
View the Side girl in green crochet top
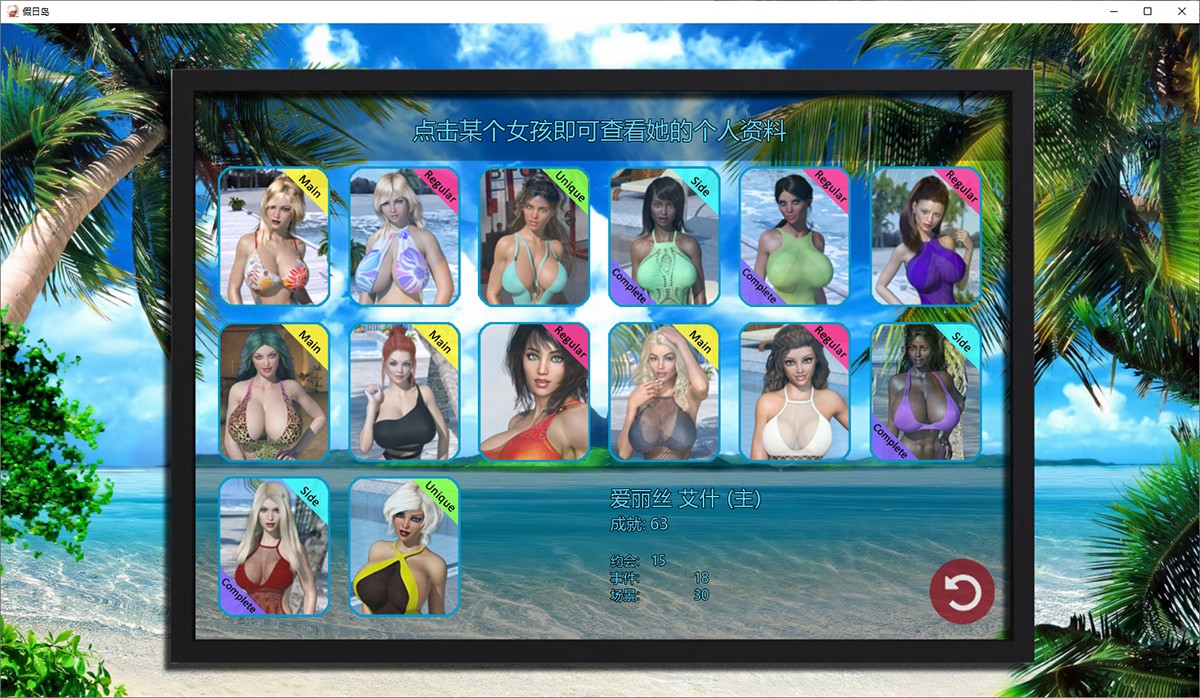pyautogui.click(x=664, y=237)
